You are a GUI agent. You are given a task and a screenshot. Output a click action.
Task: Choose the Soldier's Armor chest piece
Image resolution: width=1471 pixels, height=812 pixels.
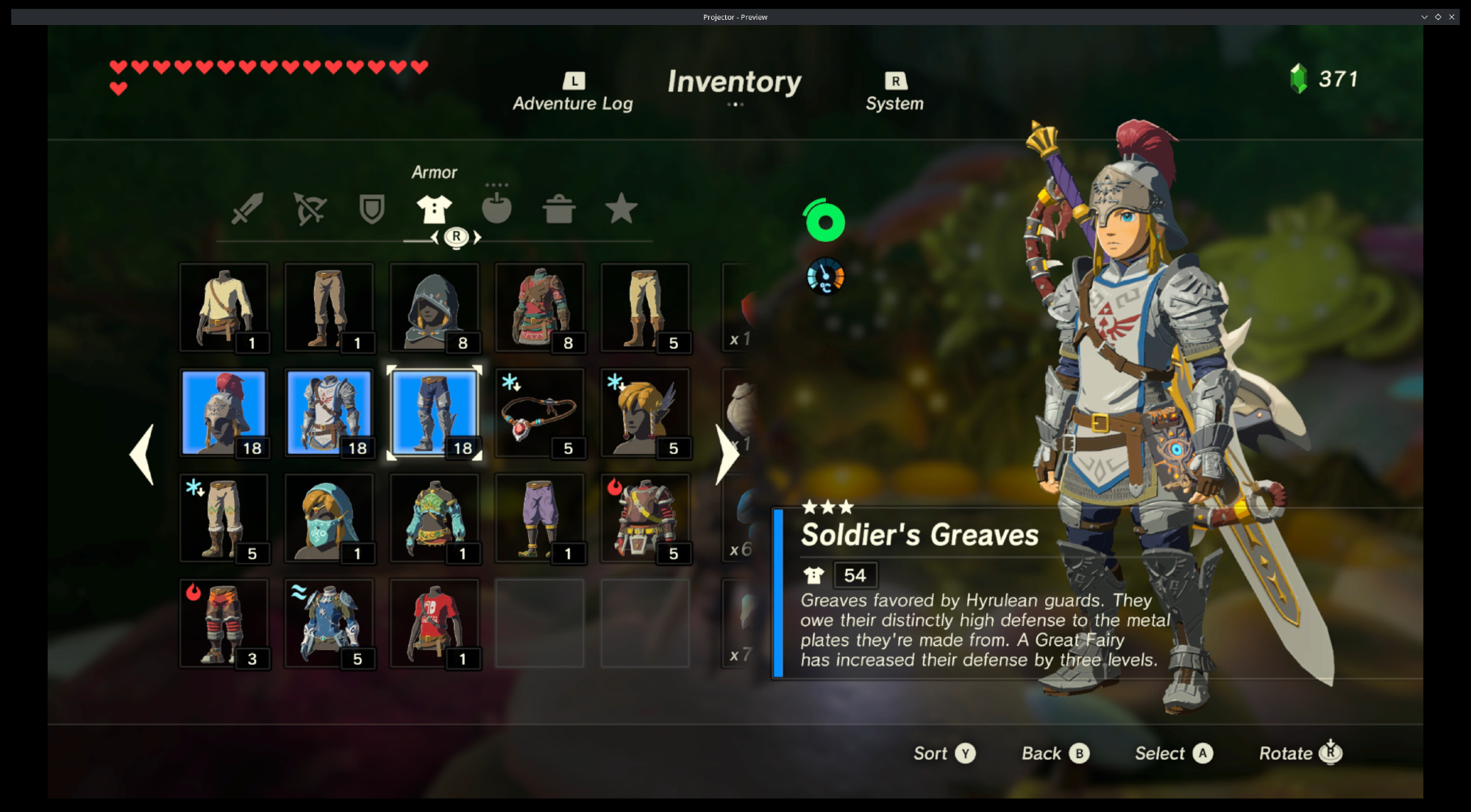coord(329,413)
